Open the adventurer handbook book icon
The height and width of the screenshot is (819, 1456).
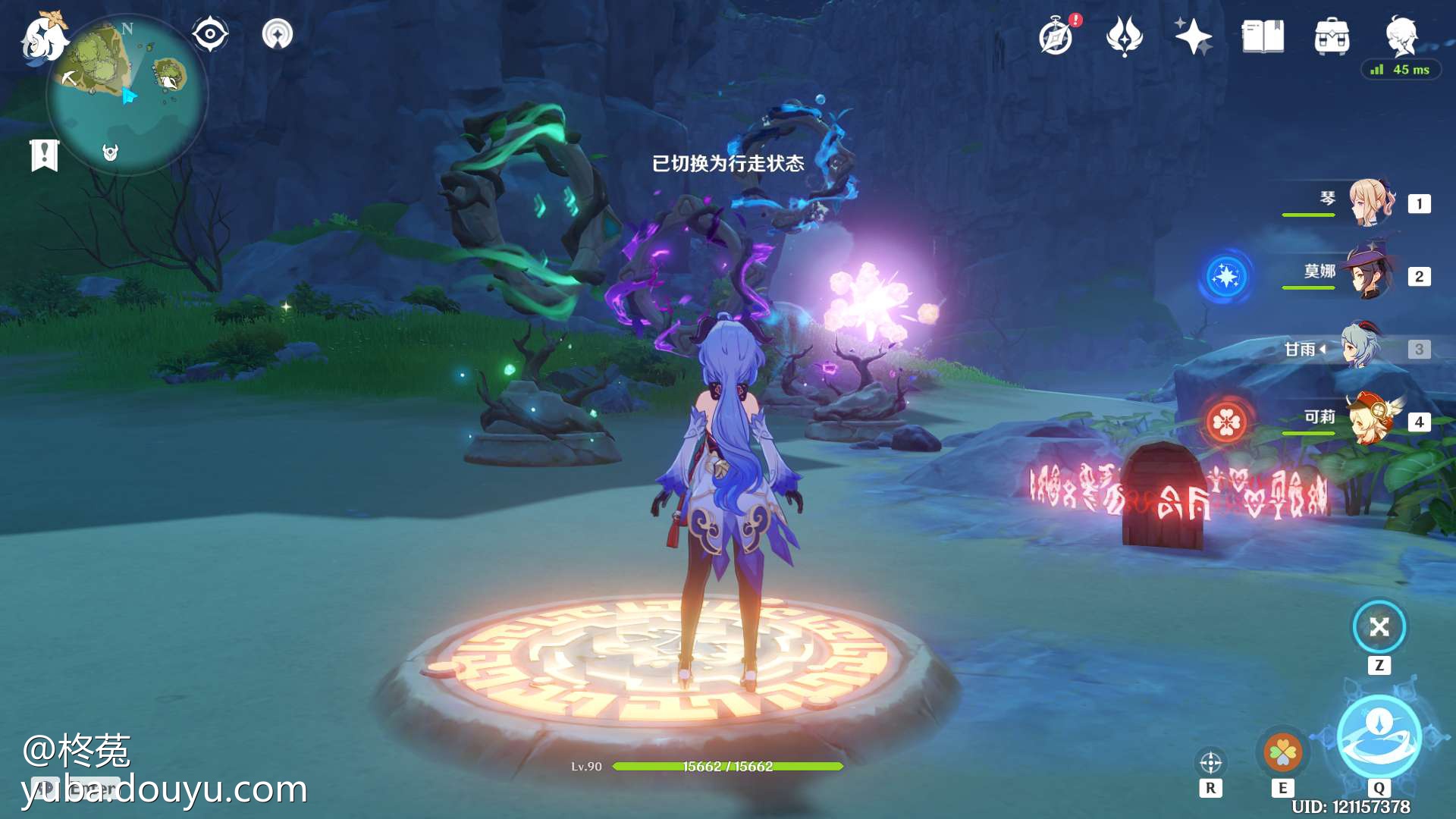[1263, 36]
